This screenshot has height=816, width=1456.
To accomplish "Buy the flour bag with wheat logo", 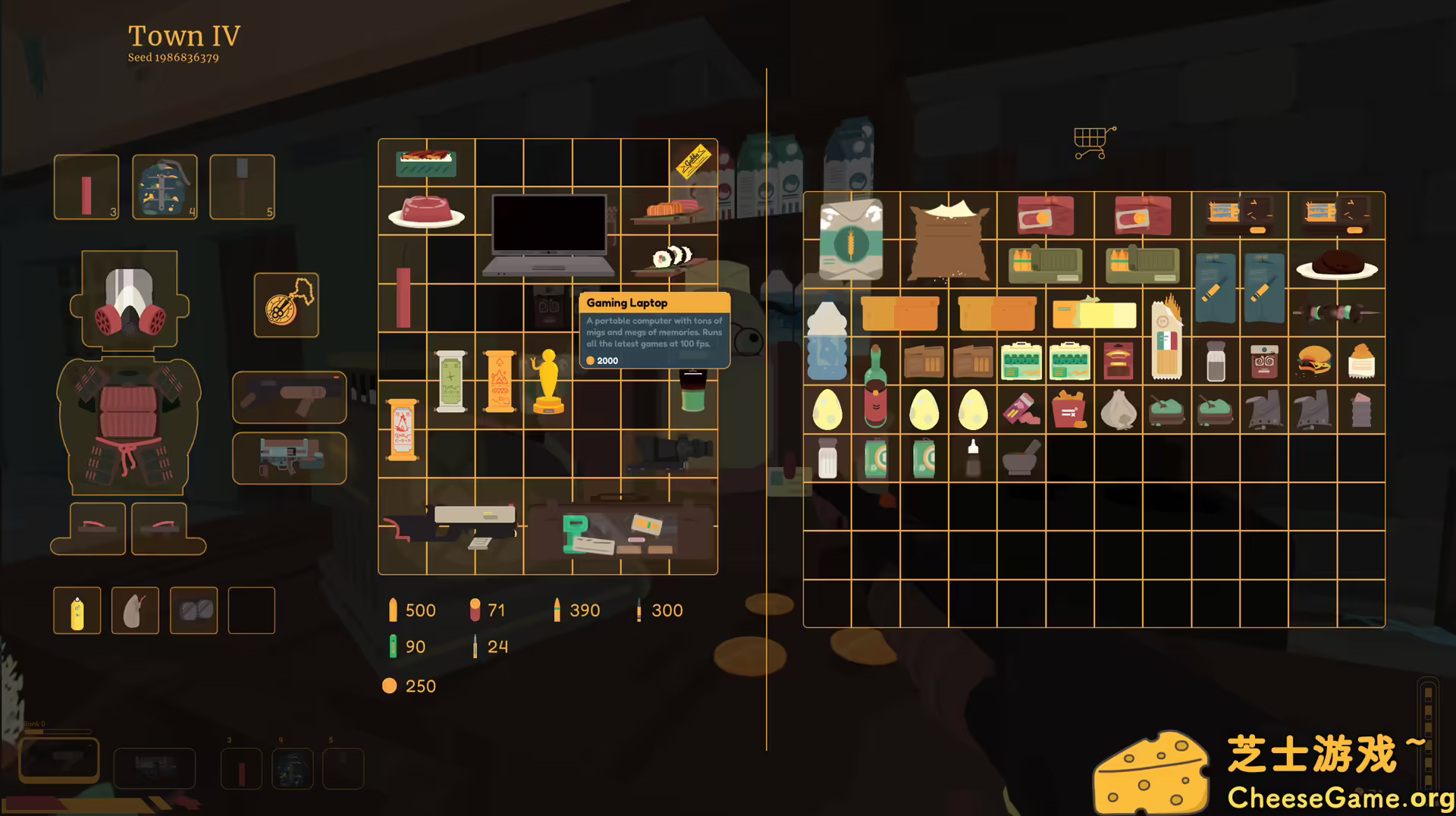I will point(851,240).
